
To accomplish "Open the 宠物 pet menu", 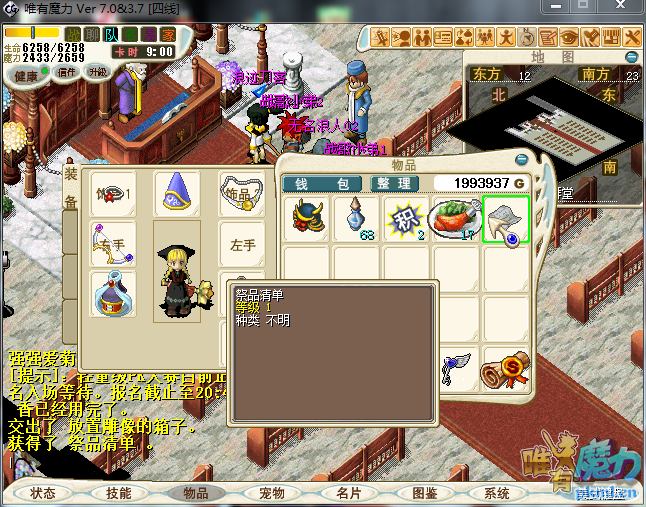I will click(x=271, y=493).
